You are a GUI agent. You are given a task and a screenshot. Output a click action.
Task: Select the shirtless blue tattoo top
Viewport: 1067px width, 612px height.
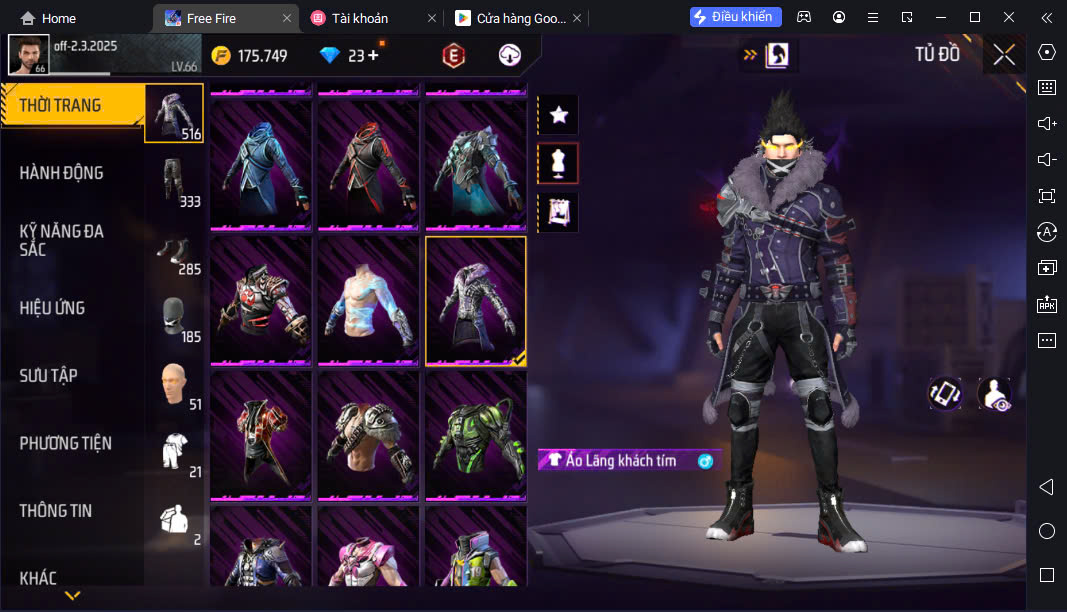pyautogui.click(x=368, y=300)
